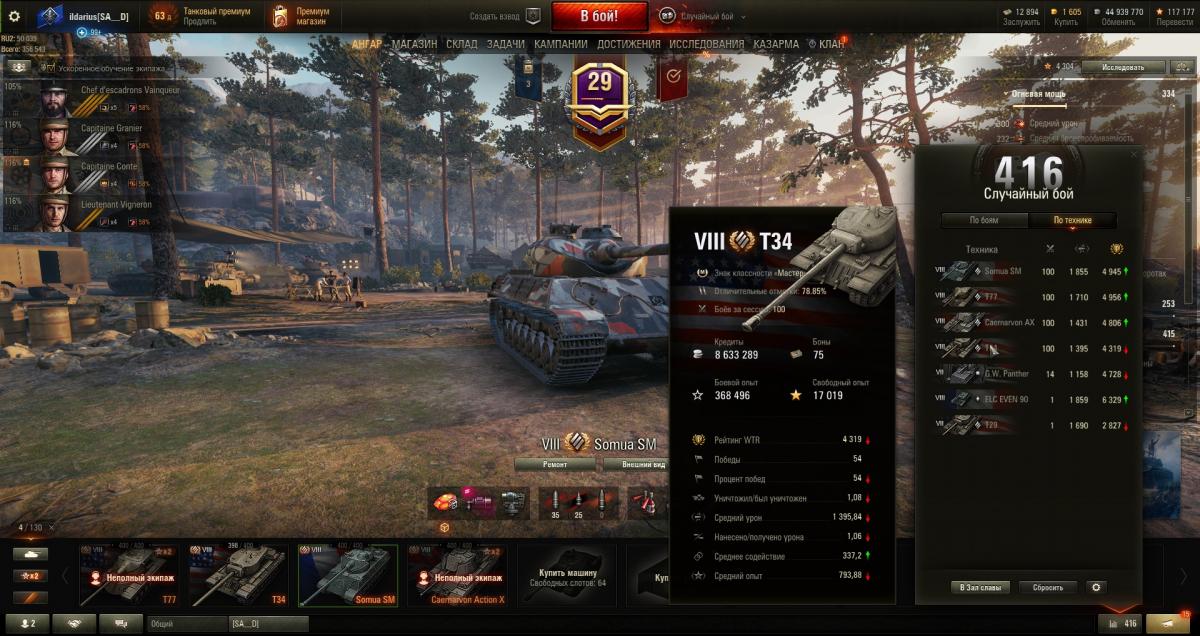Open the МАГАЗИН menu
The image size is (1200, 636).
414,44
